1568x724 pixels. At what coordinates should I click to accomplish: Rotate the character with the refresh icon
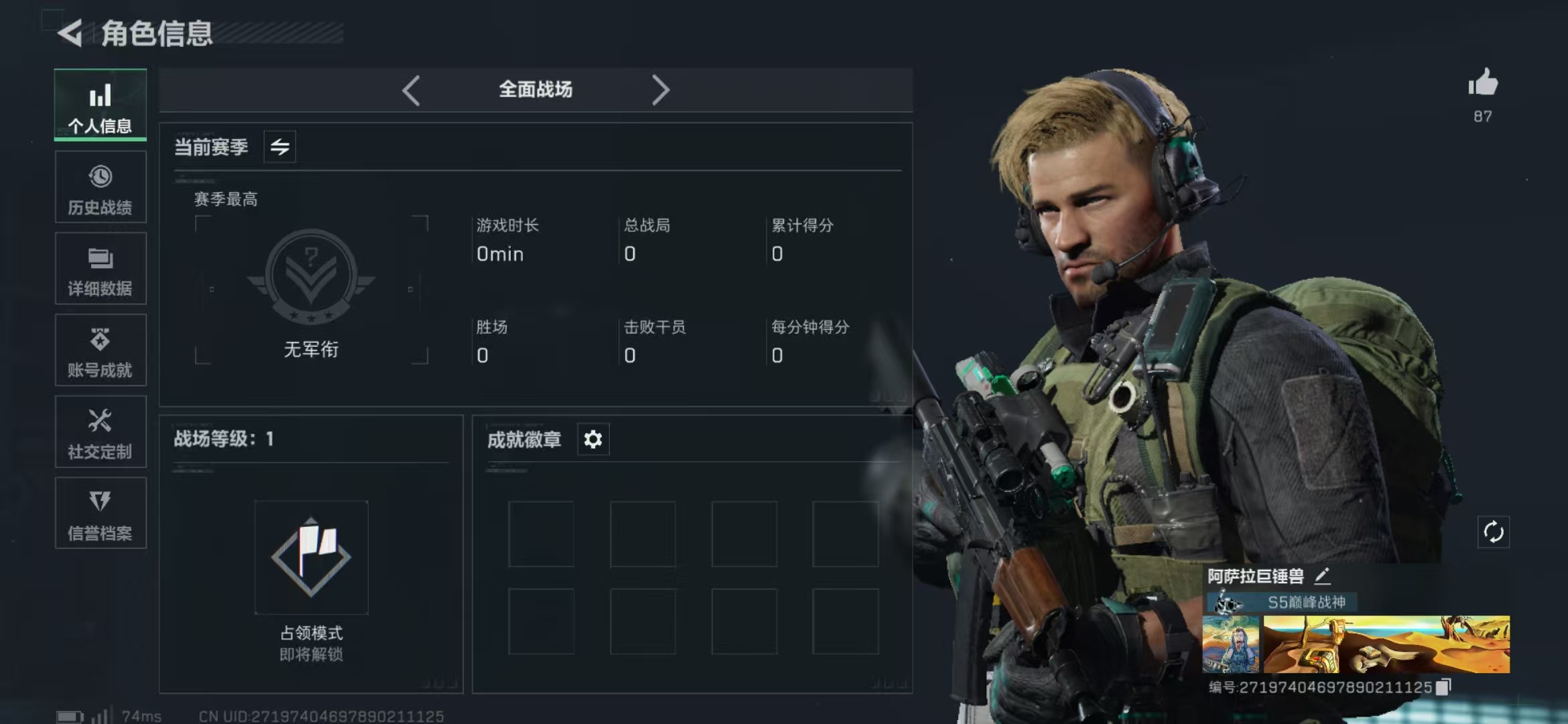pyautogui.click(x=1494, y=532)
